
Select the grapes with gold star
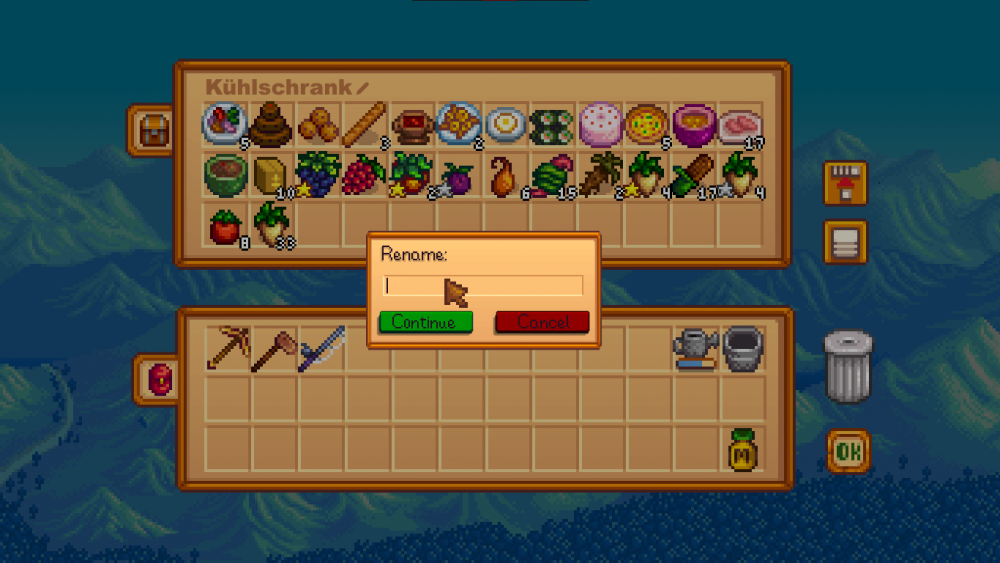[316, 174]
